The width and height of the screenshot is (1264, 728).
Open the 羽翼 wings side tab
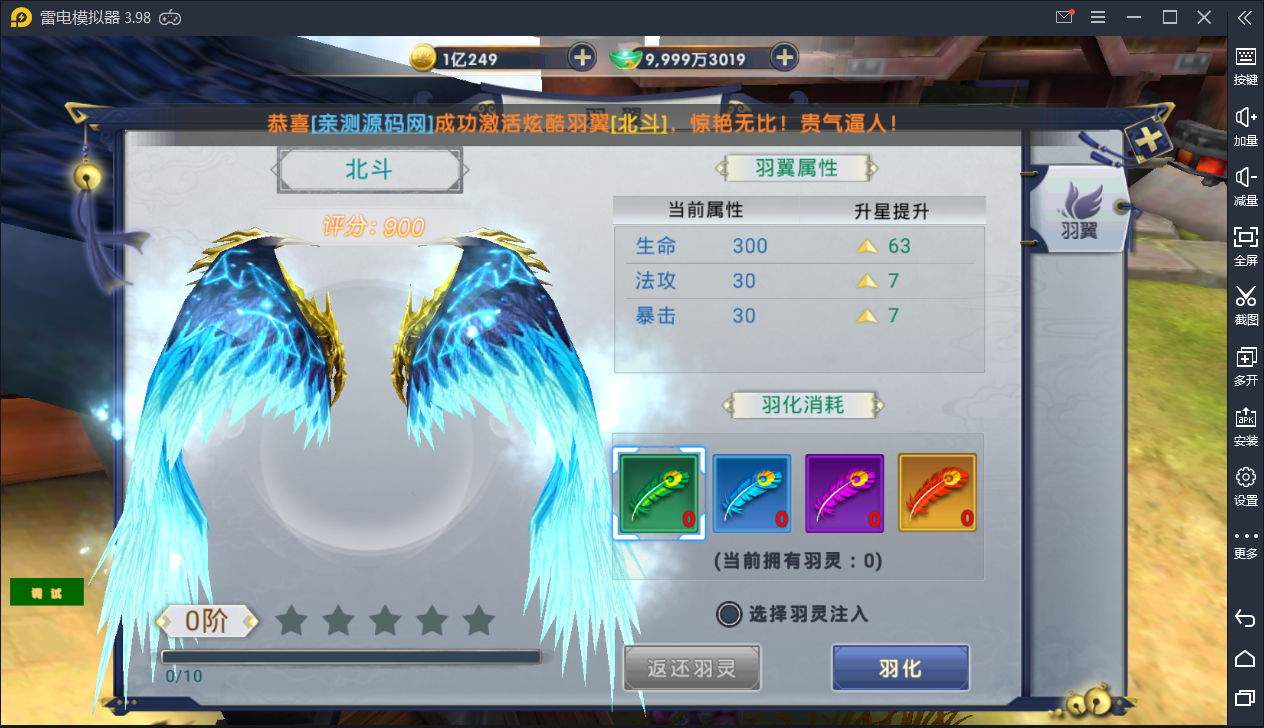[x=1079, y=210]
